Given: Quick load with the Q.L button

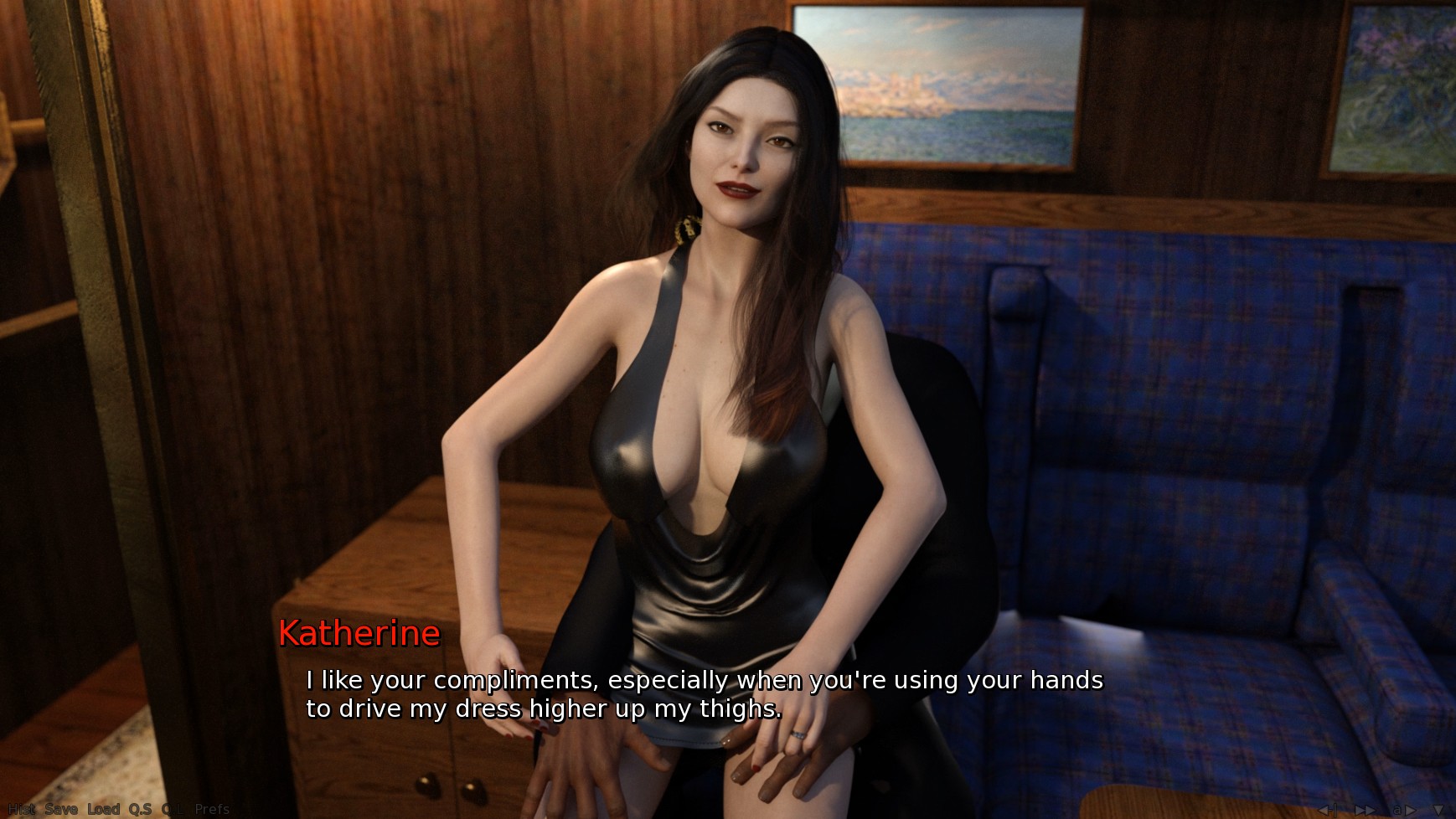Looking at the screenshot, I should [173, 809].
